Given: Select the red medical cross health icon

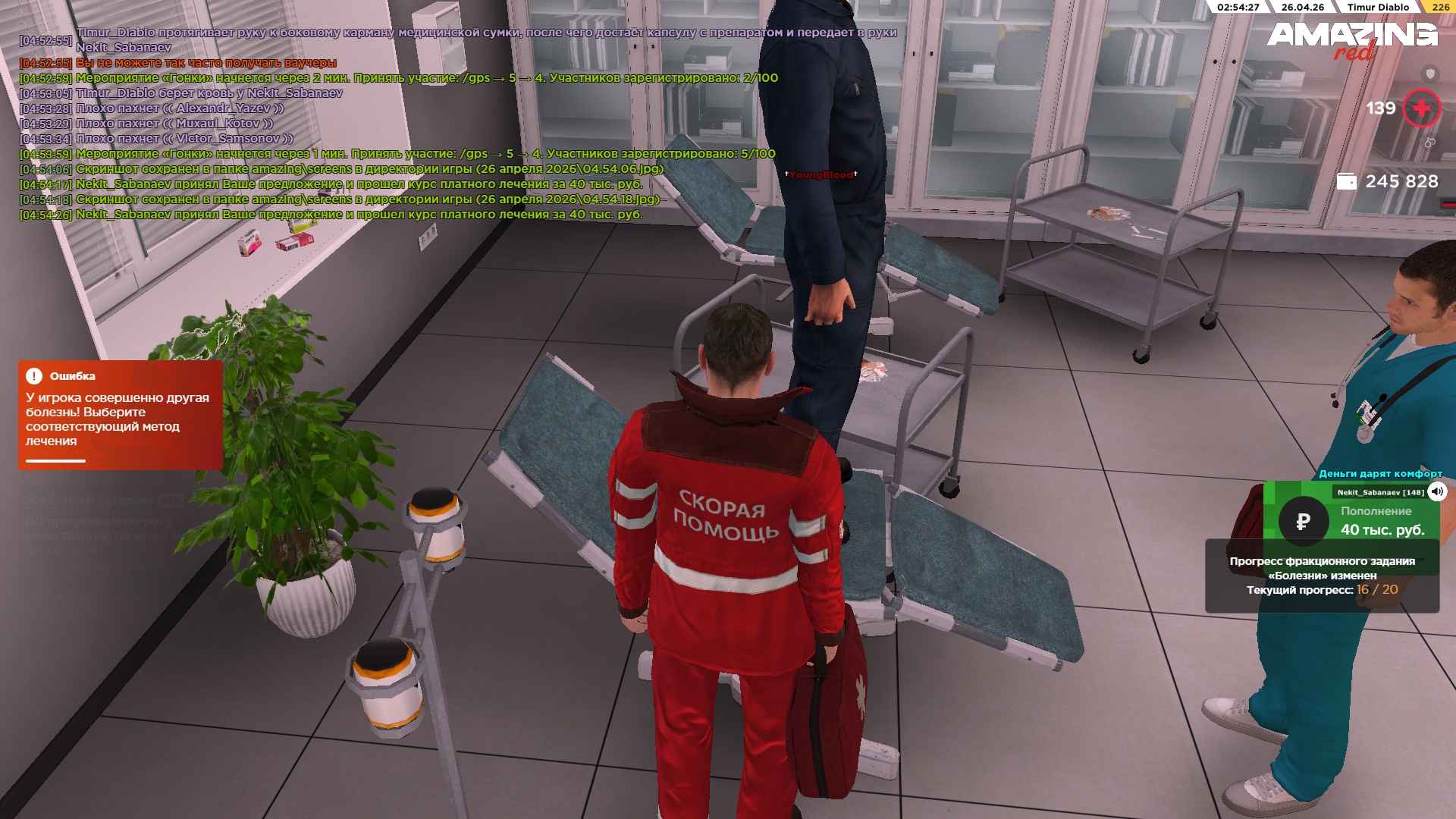Looking at the screenshot, I should pos(1421,108).
